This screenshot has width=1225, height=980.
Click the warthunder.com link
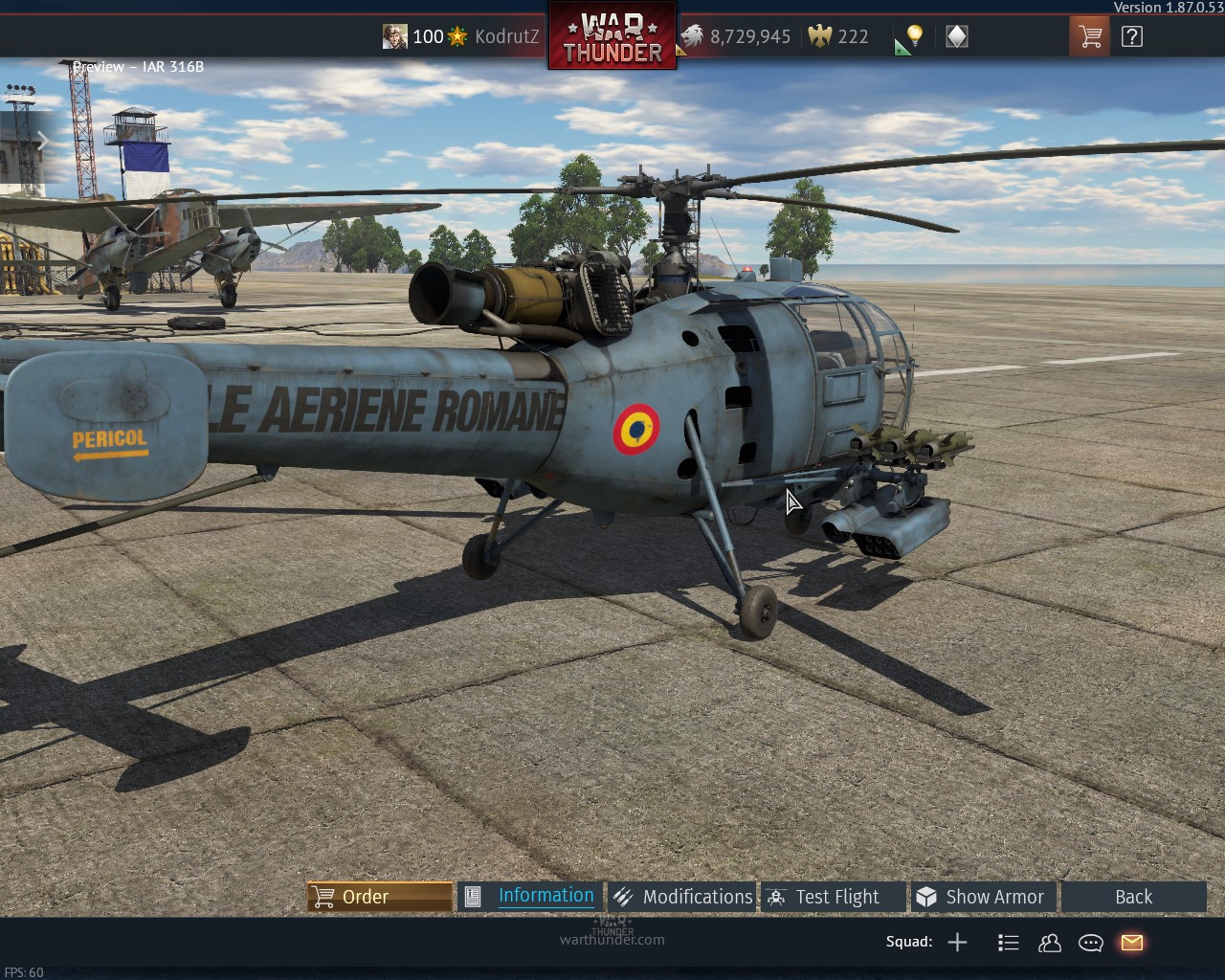click(x=612, y=940)
